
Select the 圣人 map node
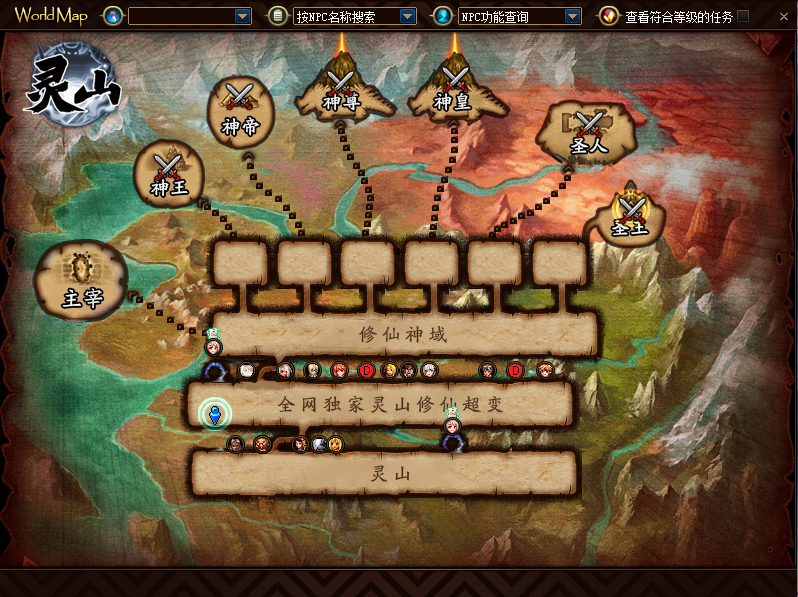click(590, 131)
